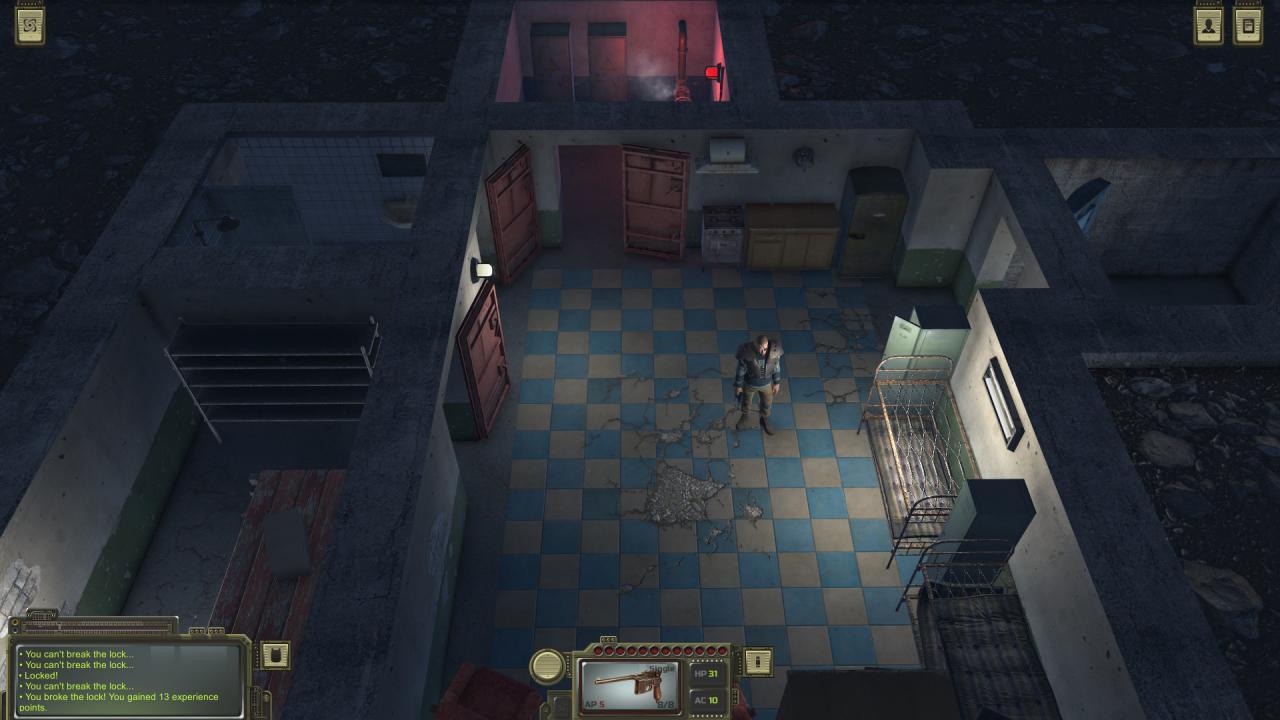
Task: Click the small tab above the ammo lights
Action: (608, 638)
